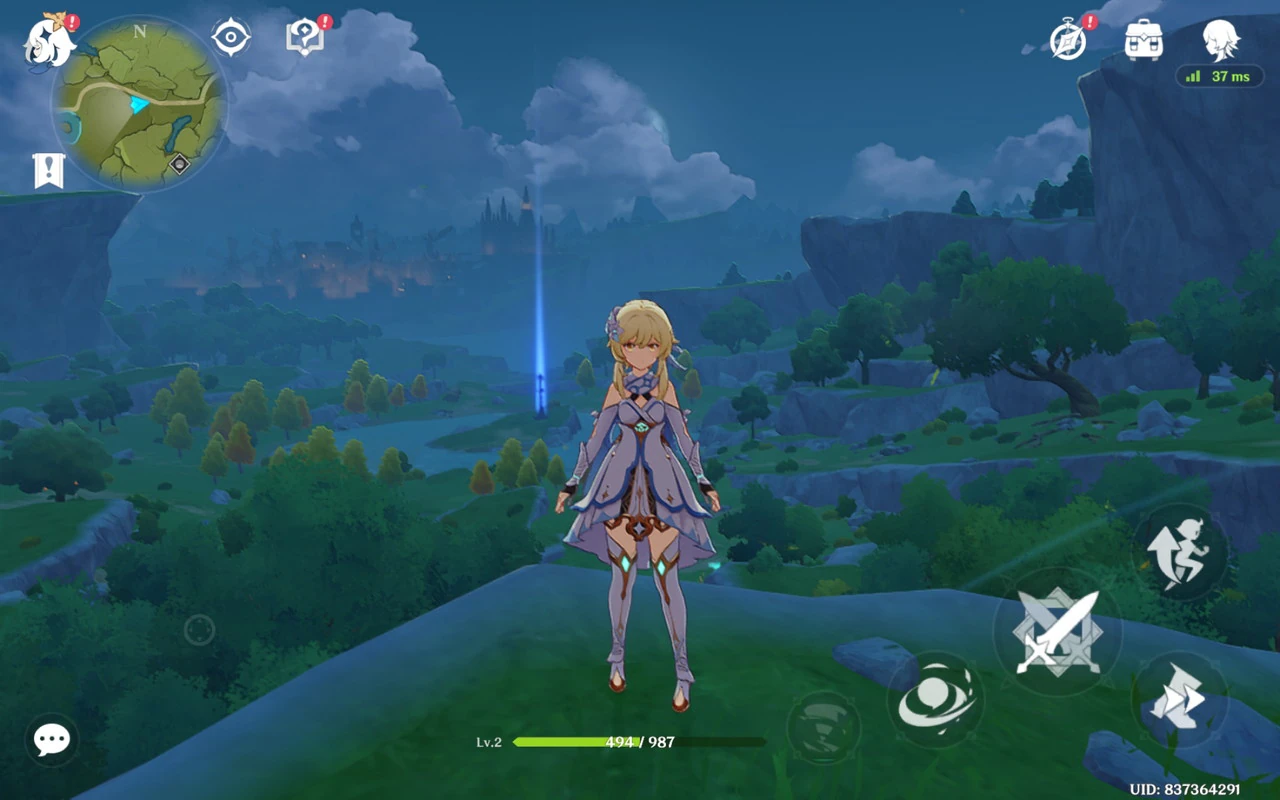Viewport: 1280px width, 800px height.
Task: Tap the jump button
Action: (x=1180, y=551)
